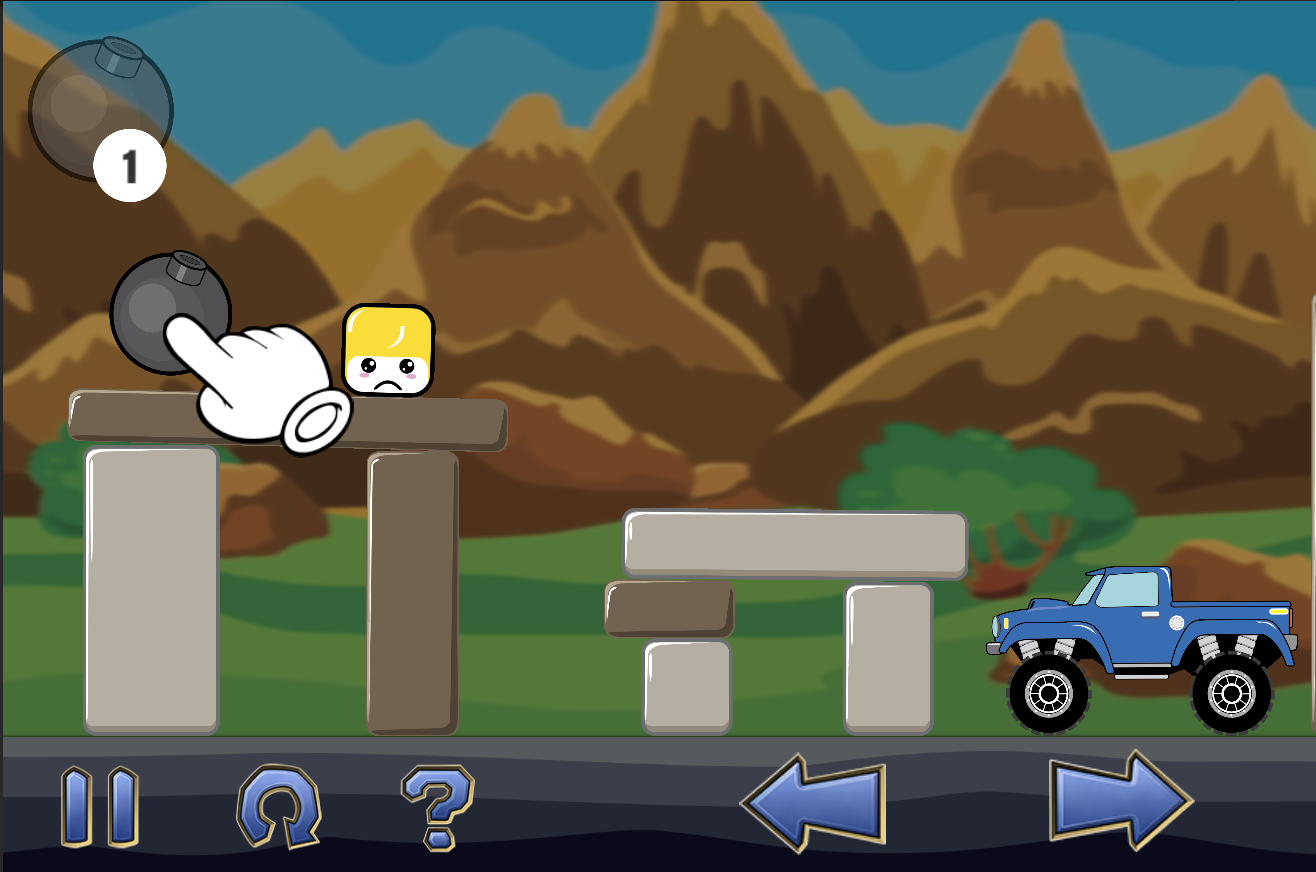1316x872 pixels.
Task: Click the tall left stone pillar
Action: [150, 590]
